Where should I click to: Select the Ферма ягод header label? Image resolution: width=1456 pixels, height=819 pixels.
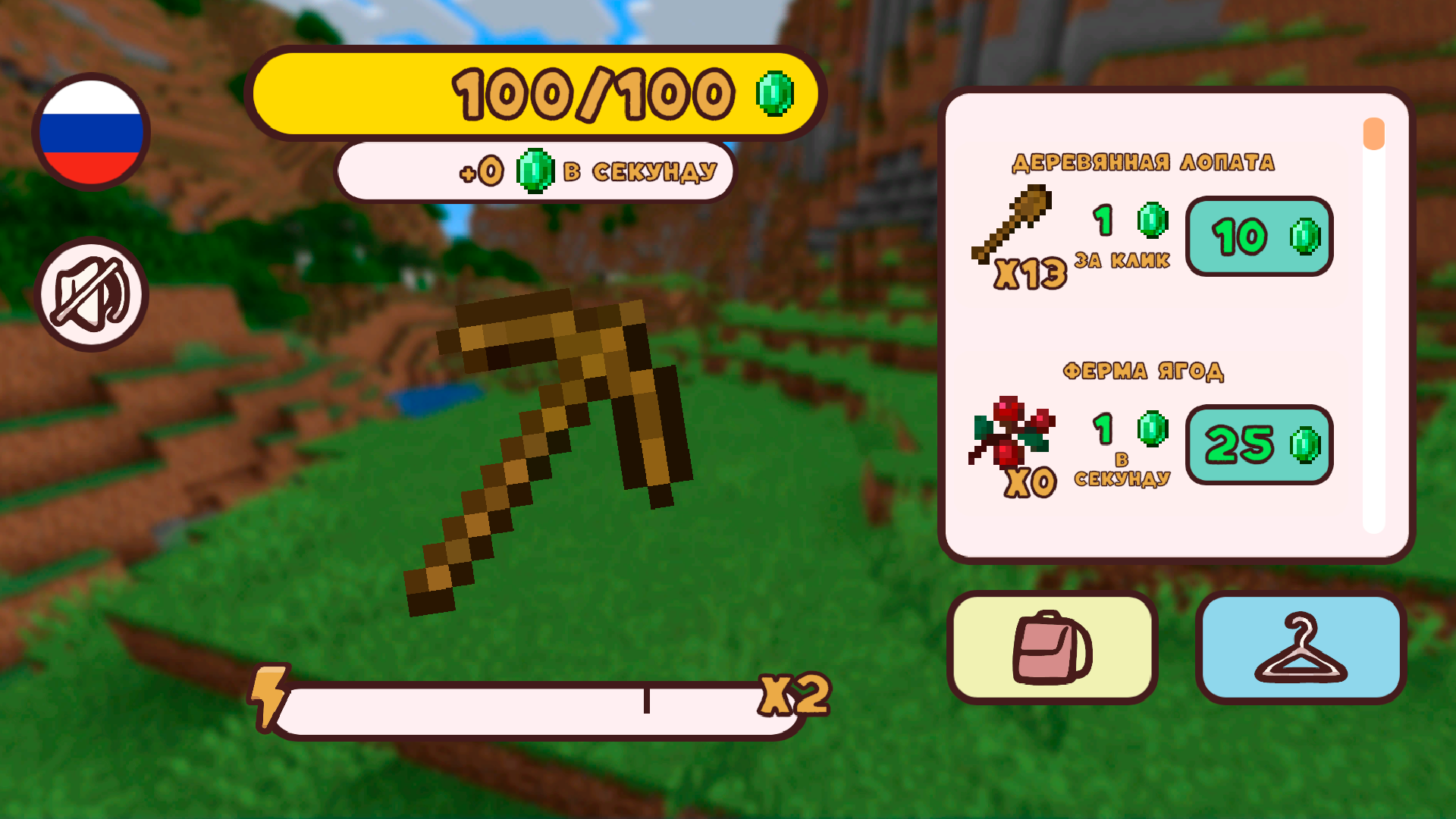click(x=1144, y=371)
